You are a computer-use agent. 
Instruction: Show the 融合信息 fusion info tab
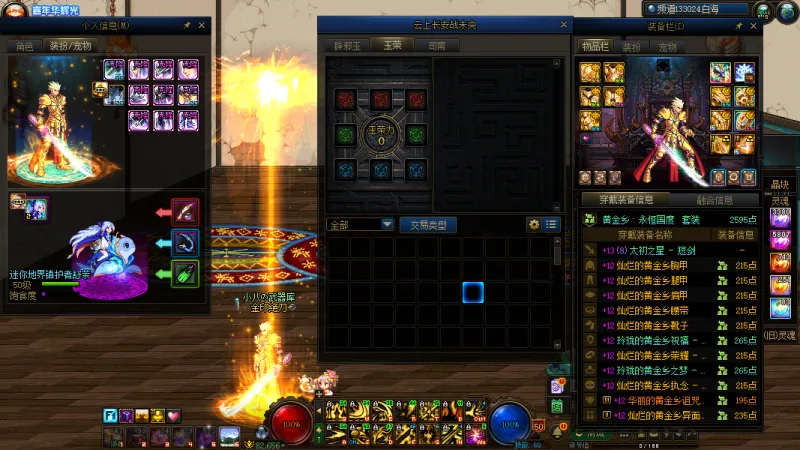tap(714, 200)
